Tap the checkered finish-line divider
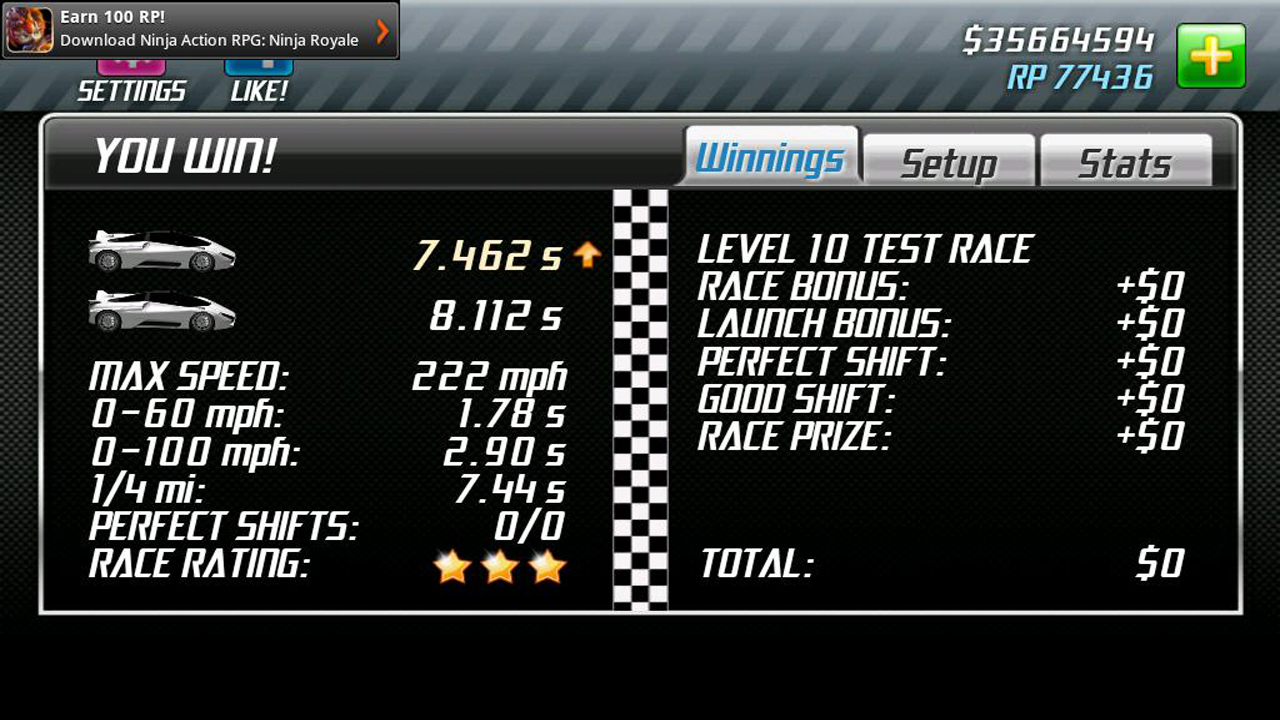Screen dimensions: 1280x720 (641, 400)
